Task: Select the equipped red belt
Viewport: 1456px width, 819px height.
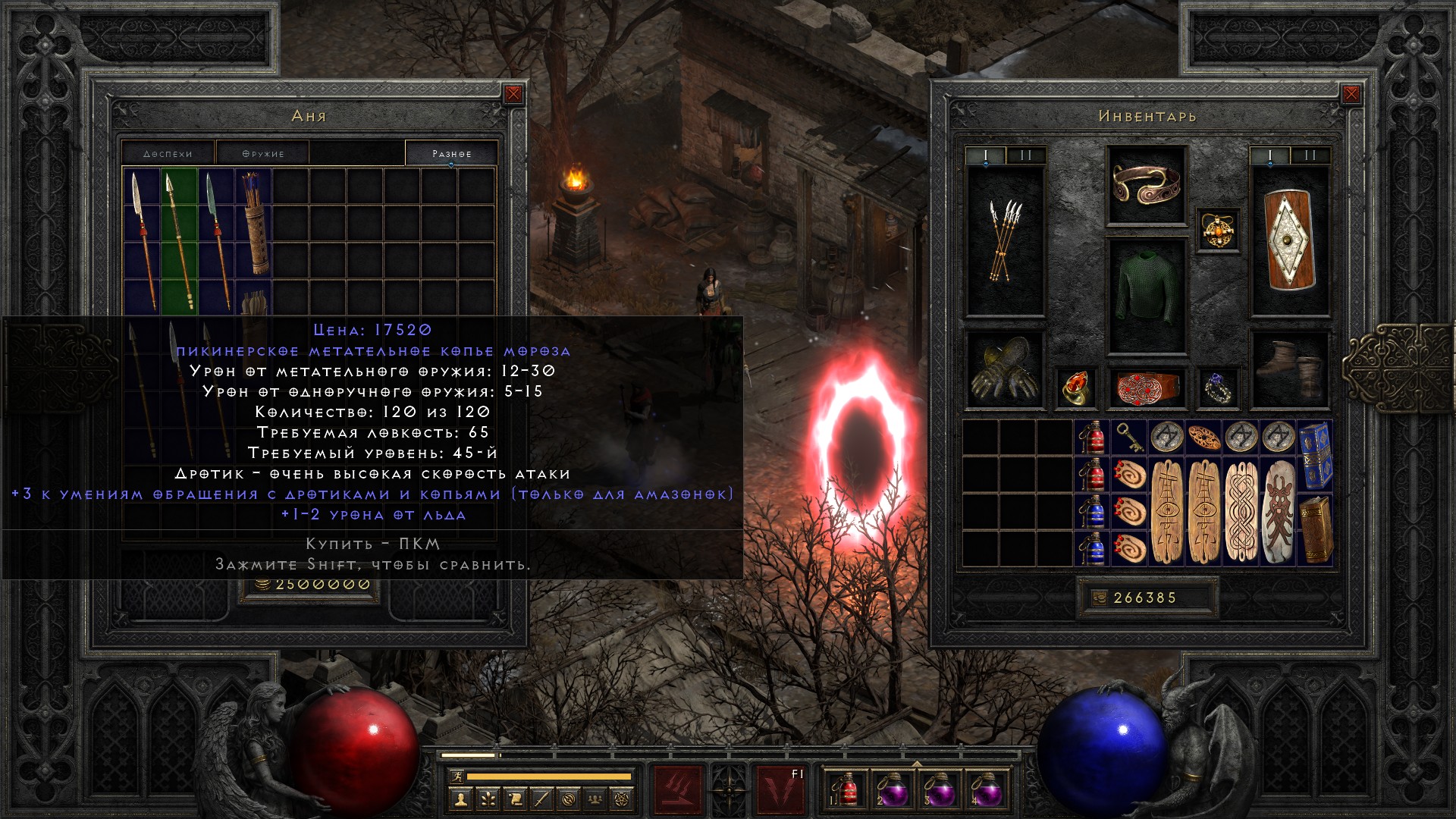Action: [x=1146, y=388]
